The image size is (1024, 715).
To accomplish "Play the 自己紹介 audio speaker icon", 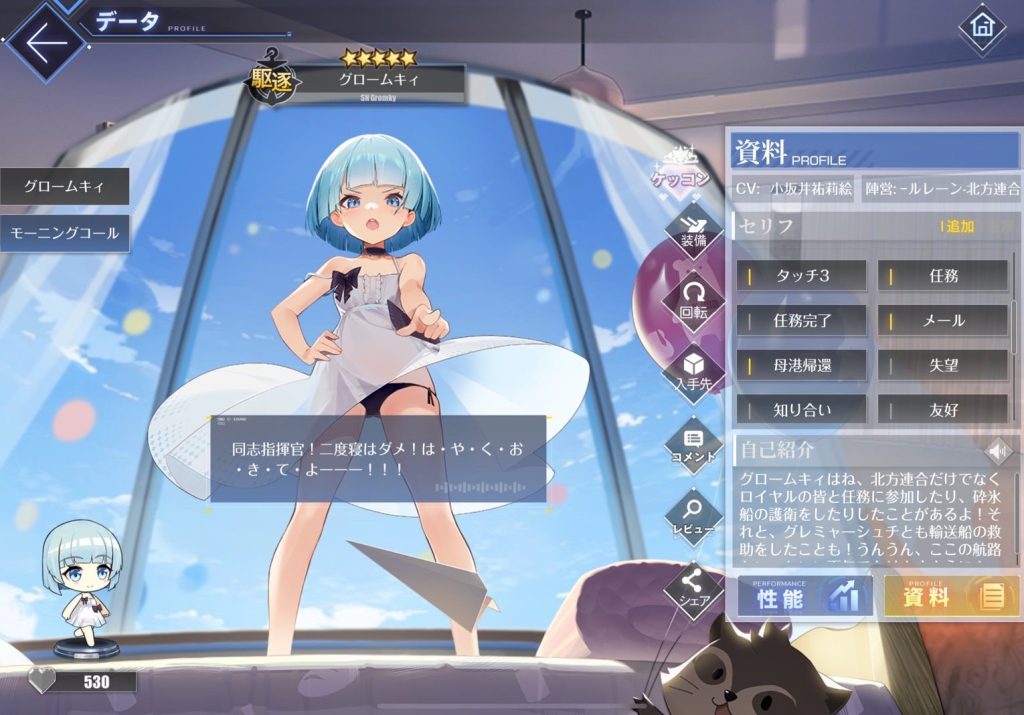I will (997, 450).
